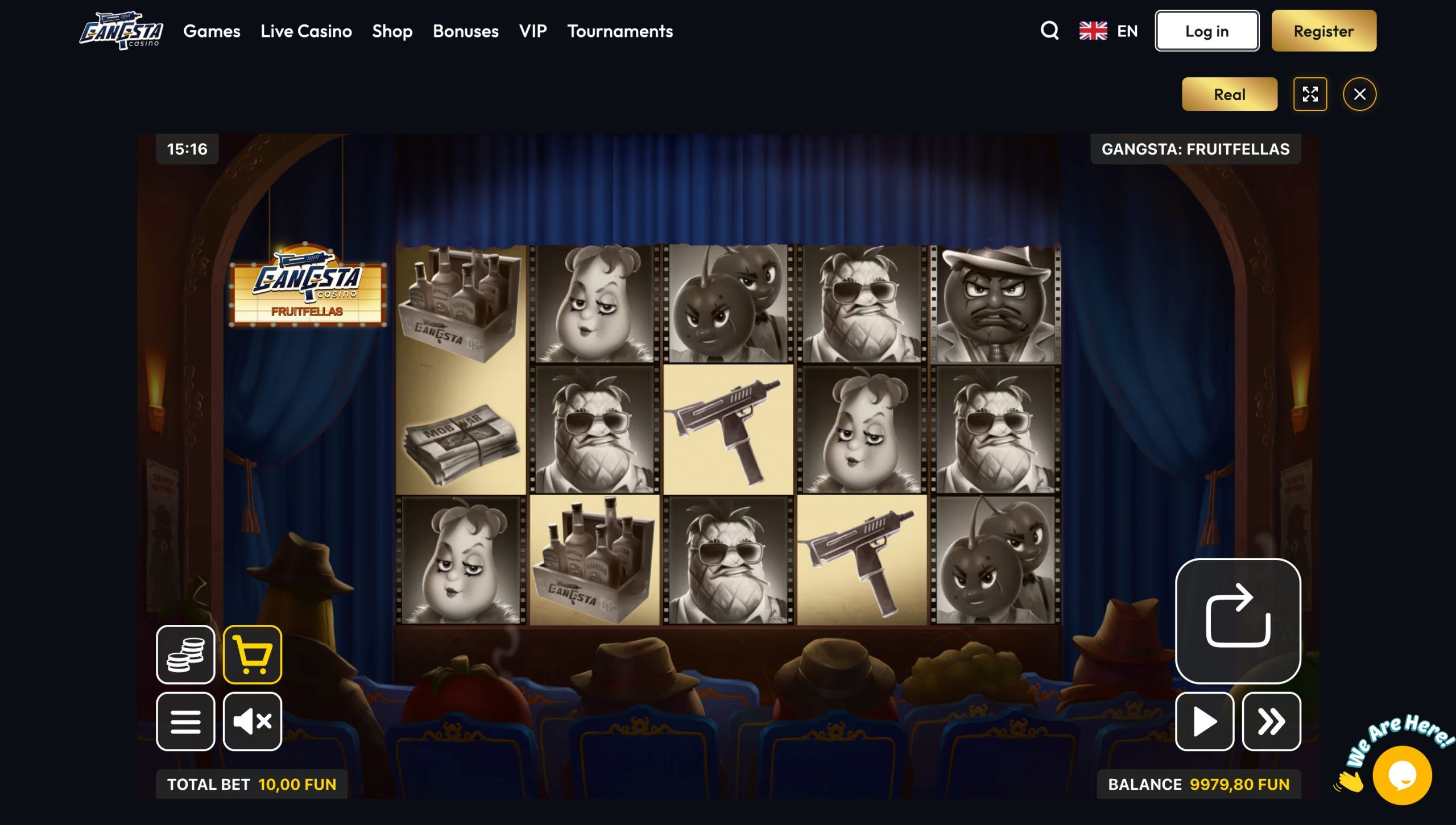This screenshot has height=825, width=1456.
Task: Click the Log in button
Action: [x=1206, y=31]
